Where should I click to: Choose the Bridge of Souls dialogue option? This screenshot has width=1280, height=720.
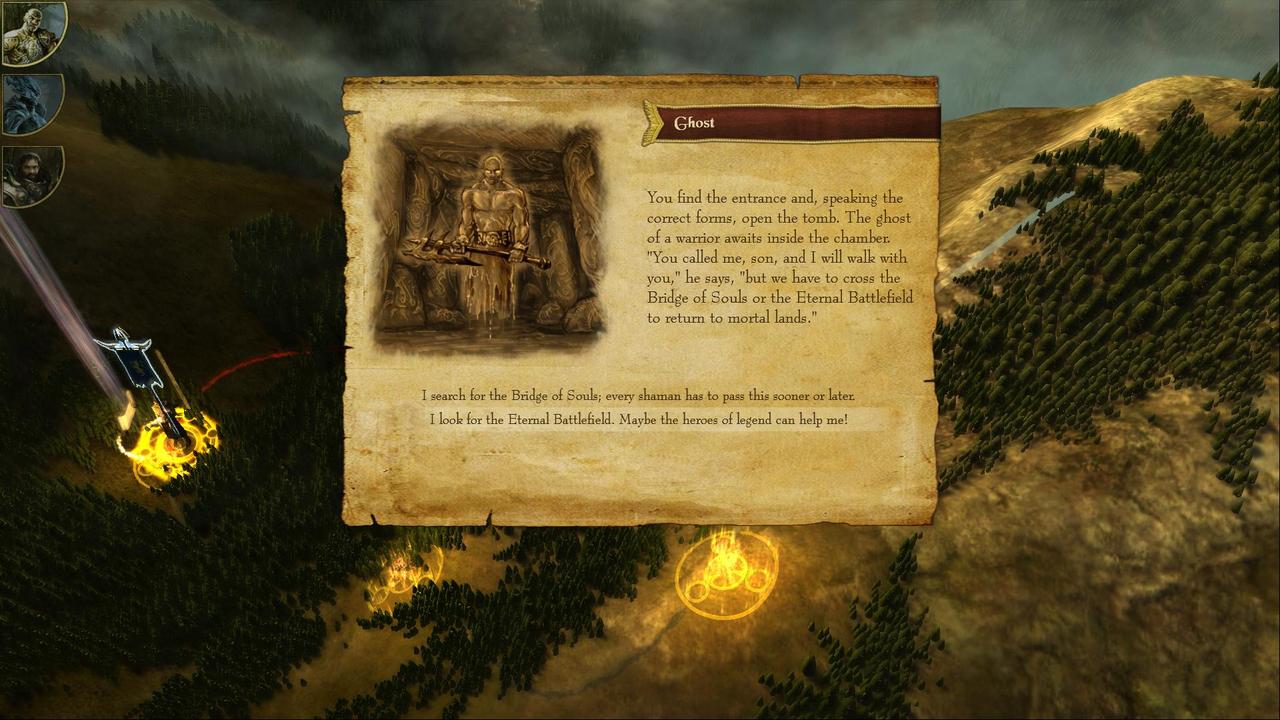pos(638,396)
